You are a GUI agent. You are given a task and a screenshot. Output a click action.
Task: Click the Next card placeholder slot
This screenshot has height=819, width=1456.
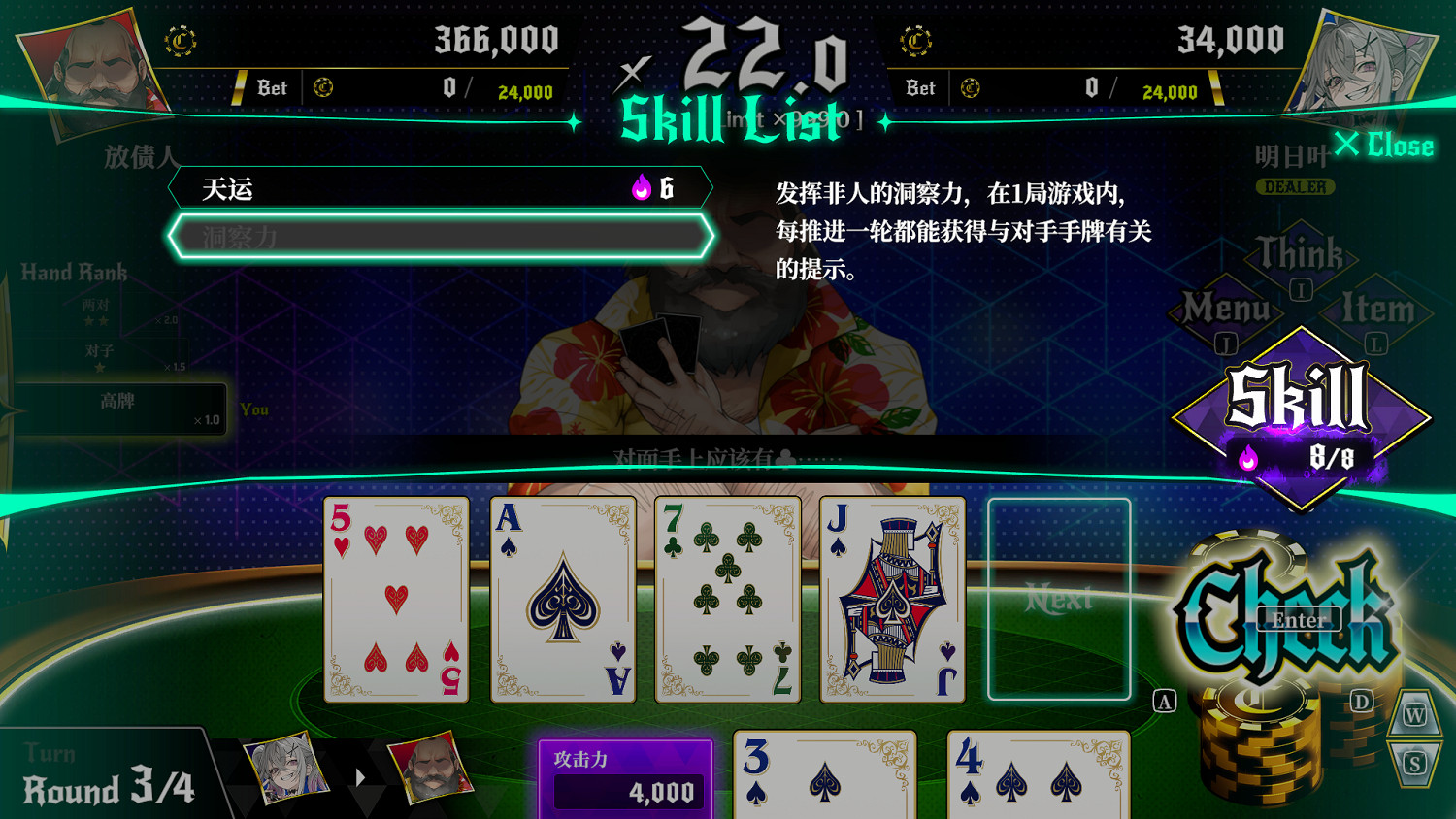click(x=1060, y=600)
